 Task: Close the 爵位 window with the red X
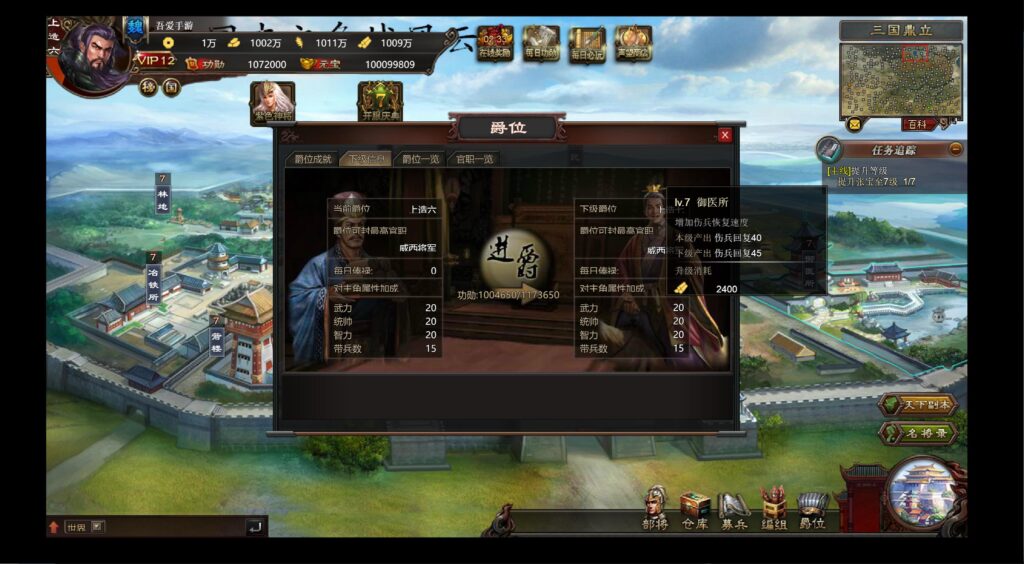coord(725,135)
